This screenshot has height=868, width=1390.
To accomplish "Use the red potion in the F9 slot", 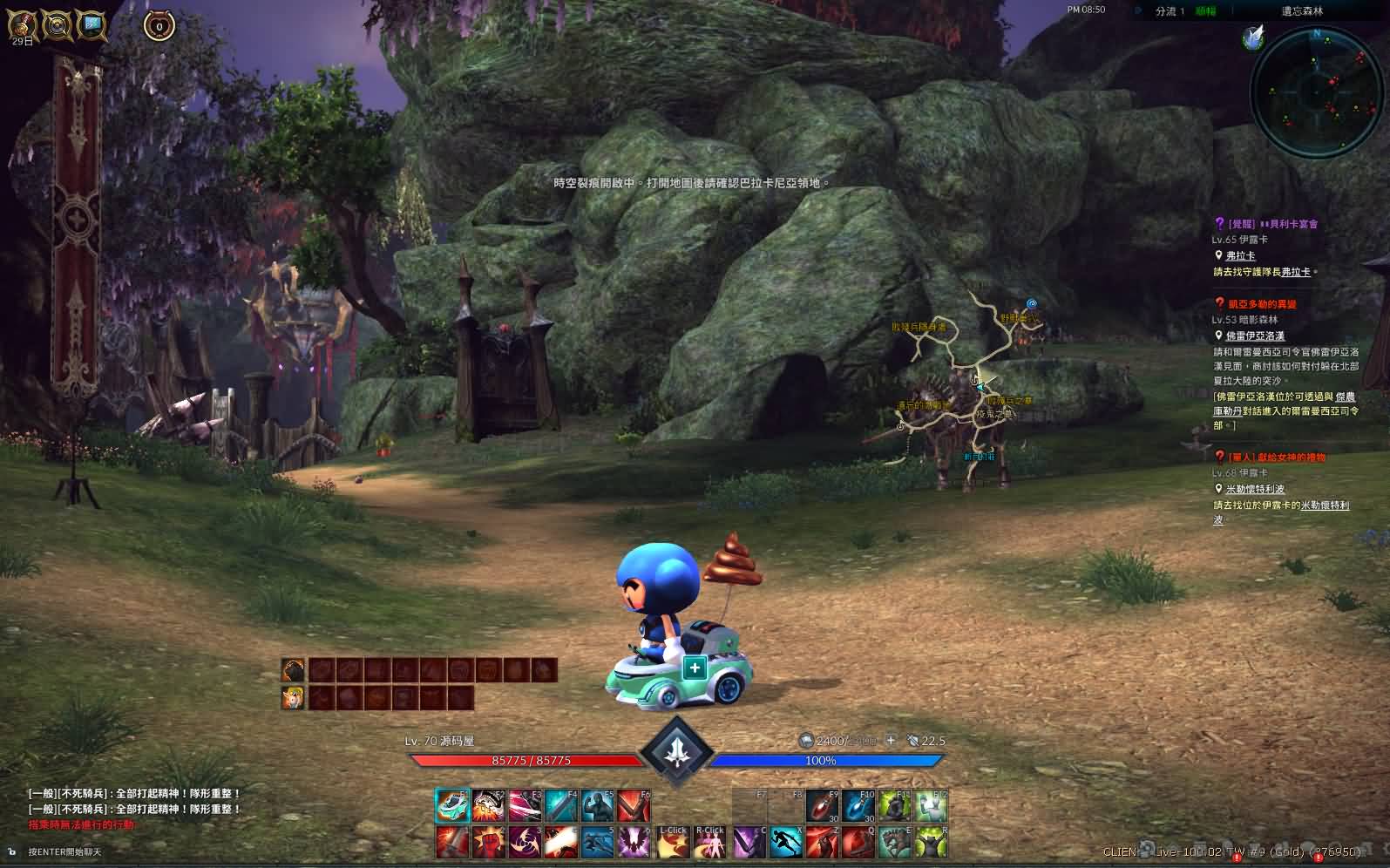I will tap(822, 806).
